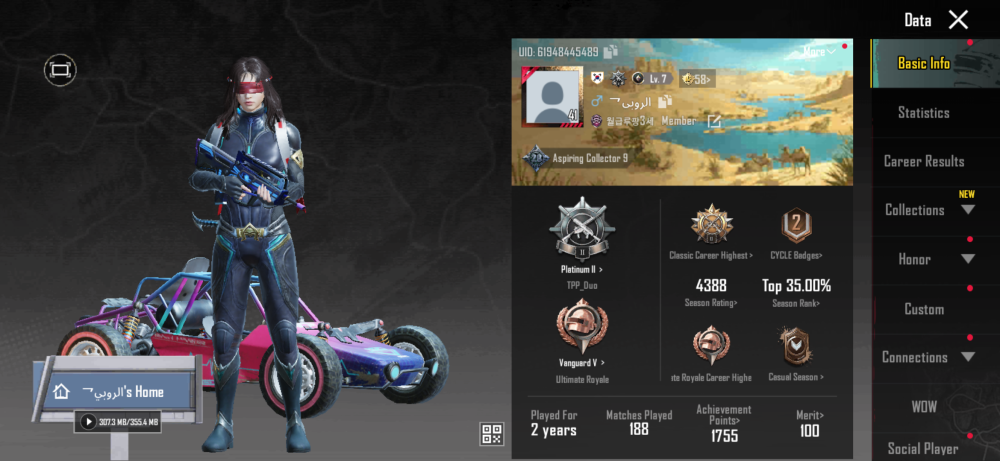View the Merit score details
Viewport: 1000px width, 461px height.
(x=809, y=421)
